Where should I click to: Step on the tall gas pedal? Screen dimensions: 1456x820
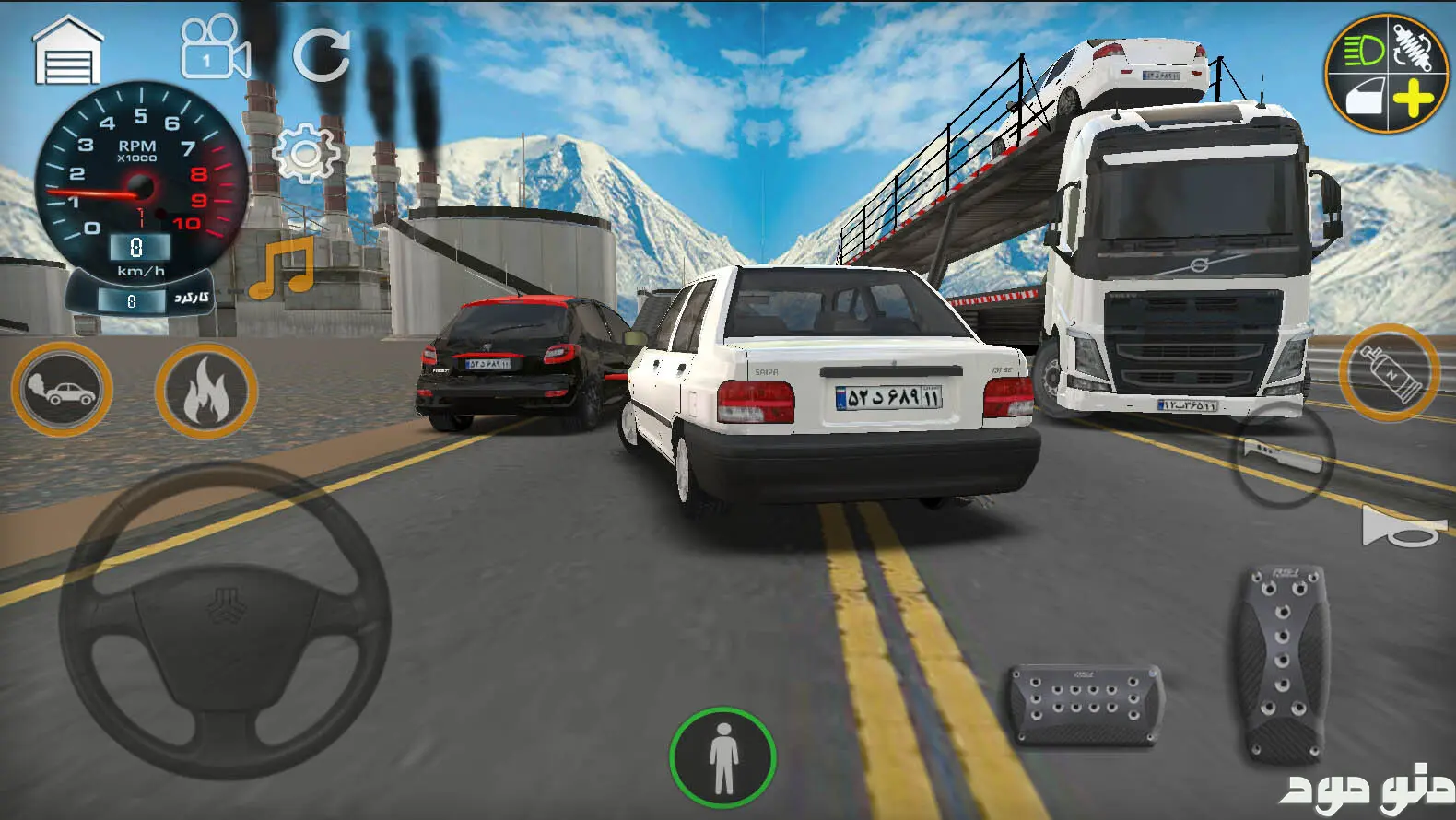click(1283, 662)
